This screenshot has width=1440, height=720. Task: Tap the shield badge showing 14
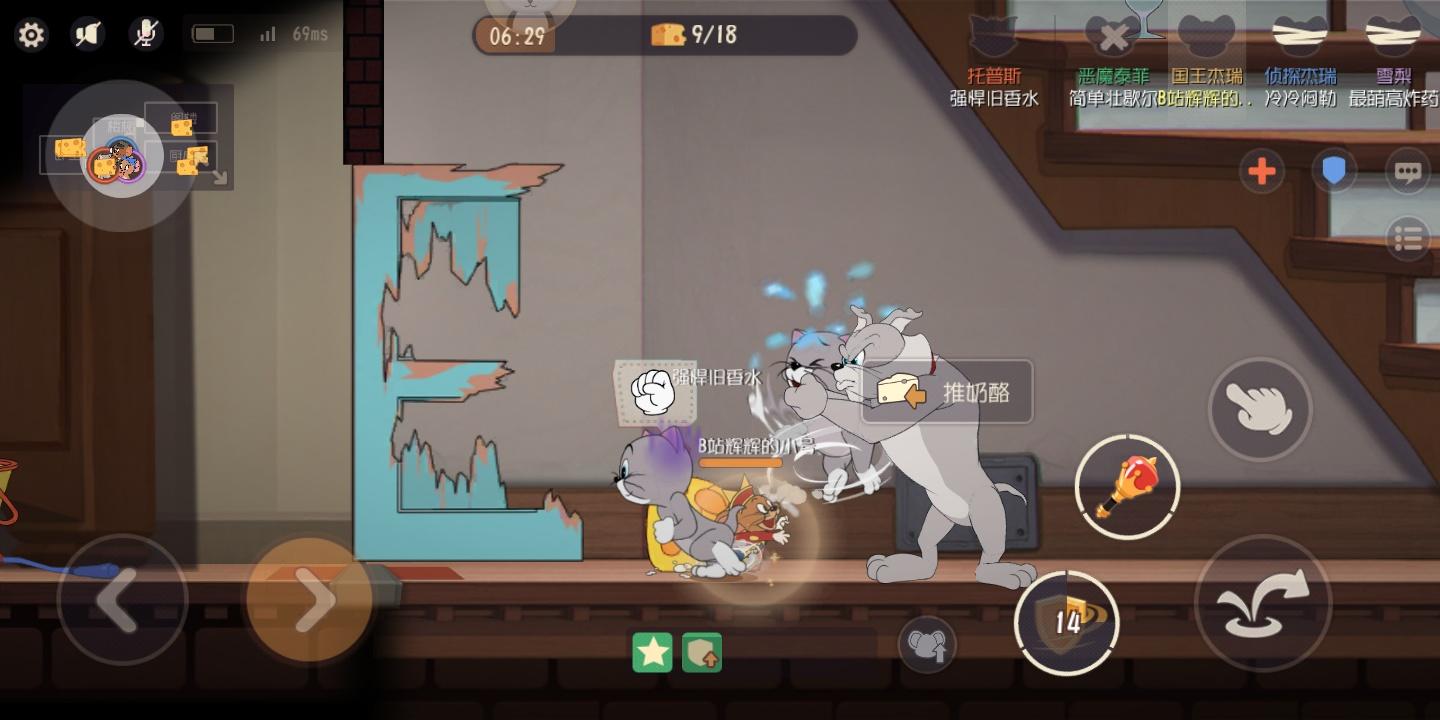click(x=1067, y=620)
